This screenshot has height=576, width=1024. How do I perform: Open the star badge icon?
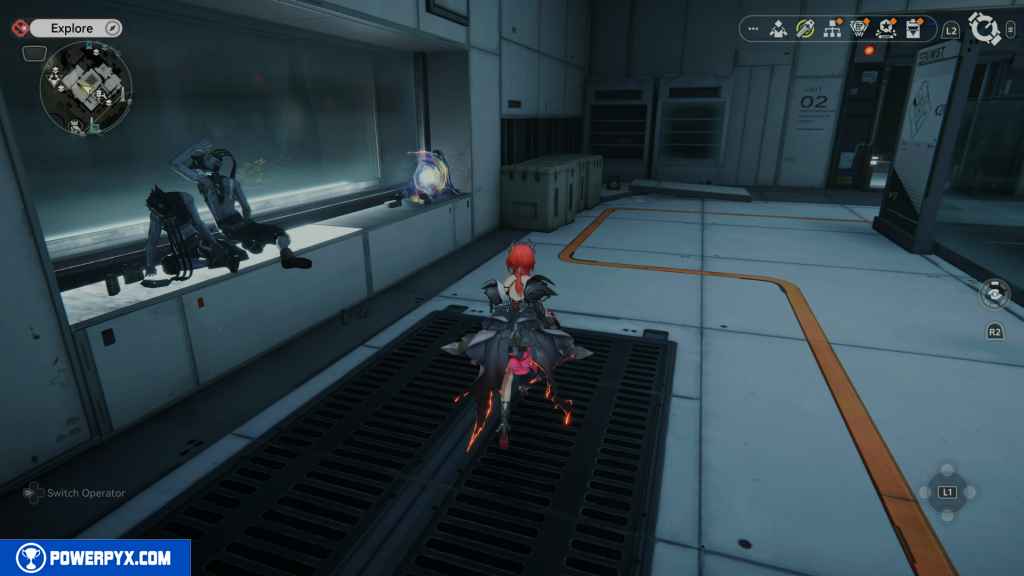pyautogui.click(x=885, y=29)
